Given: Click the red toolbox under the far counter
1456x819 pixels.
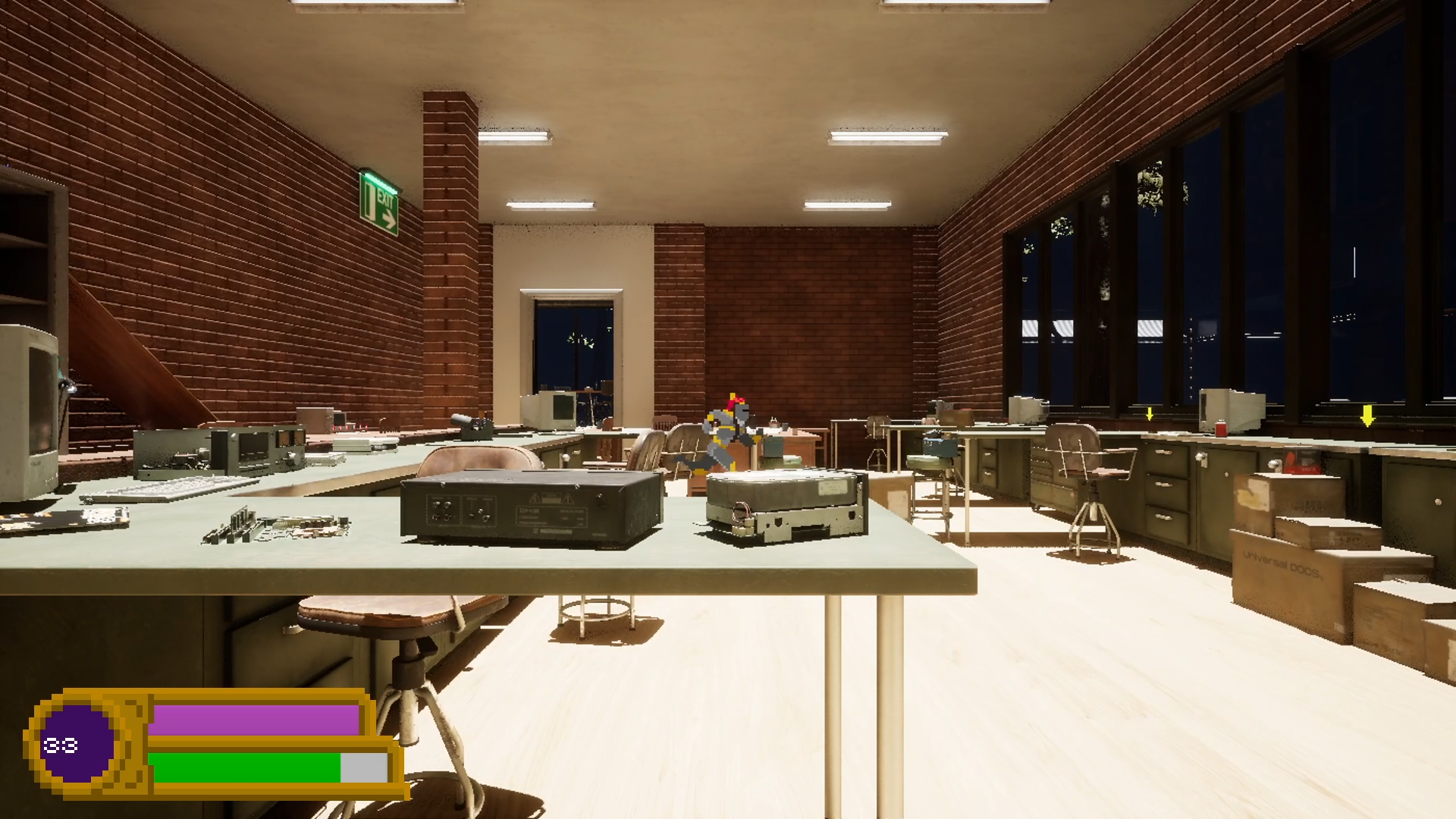Looking at the screenshot, I should 1301,460.
